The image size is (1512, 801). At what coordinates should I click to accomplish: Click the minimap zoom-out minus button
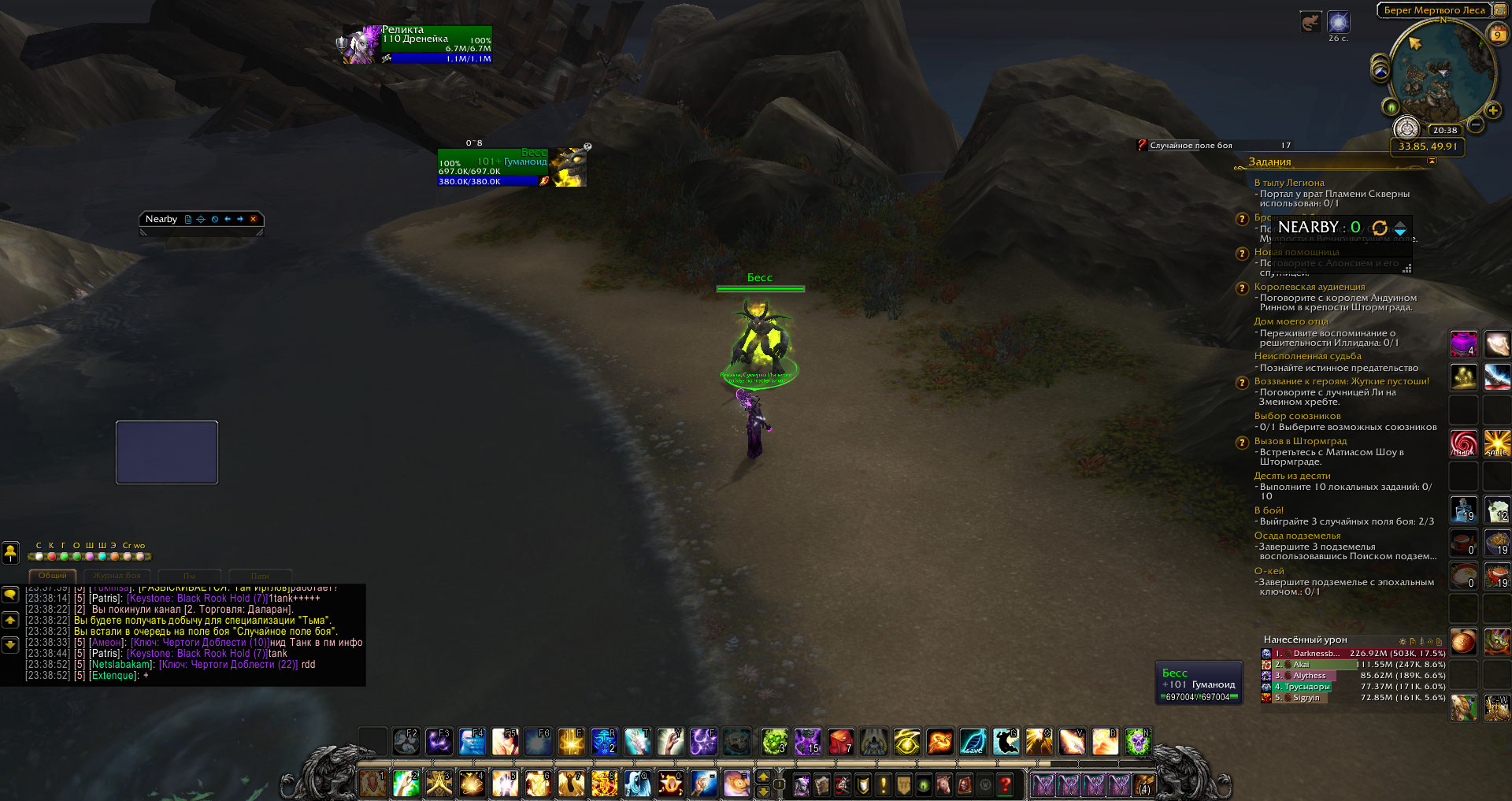[1476, 124]
